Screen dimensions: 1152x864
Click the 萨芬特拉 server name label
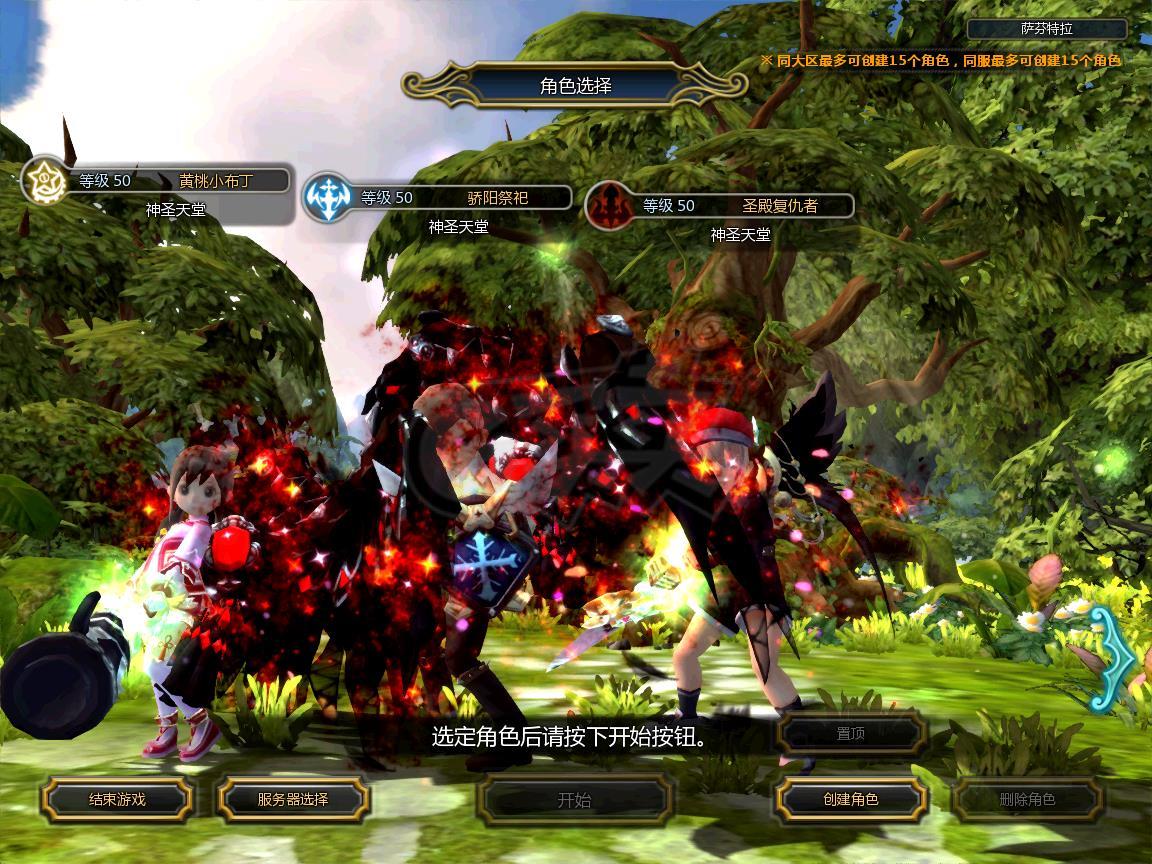point(1047,29)
